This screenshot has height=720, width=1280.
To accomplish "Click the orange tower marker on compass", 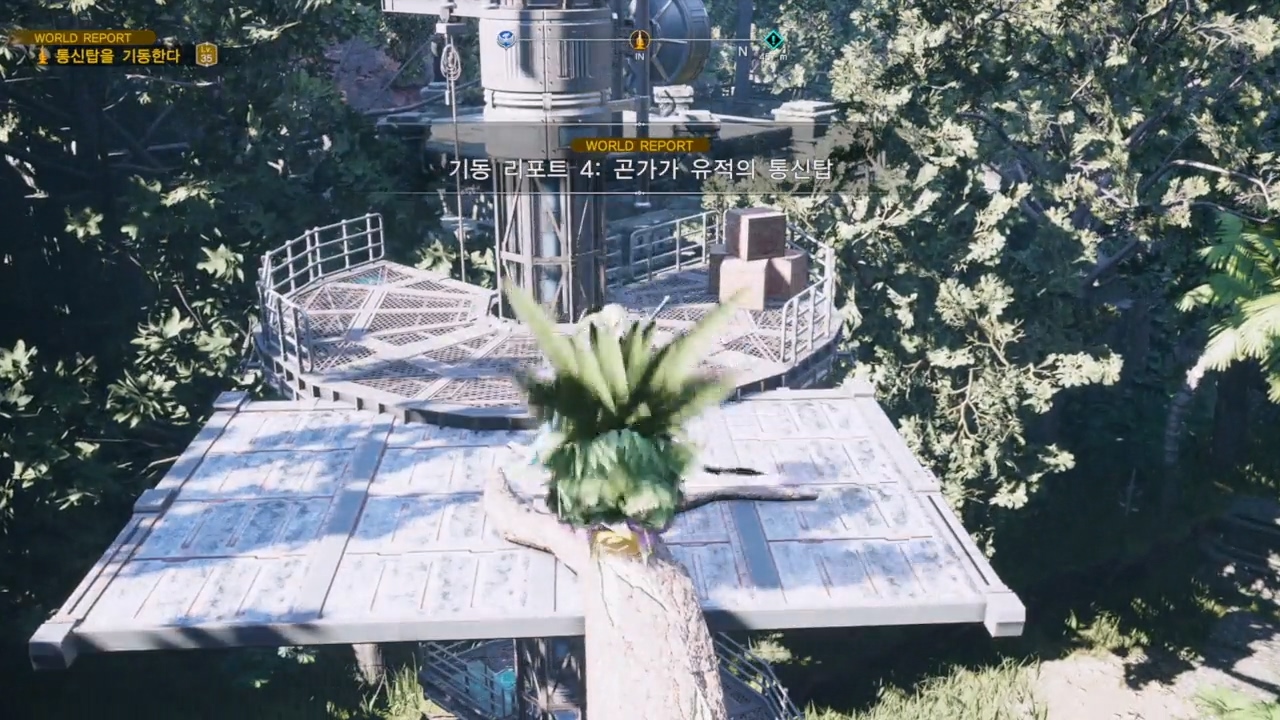I will [640, 40].
